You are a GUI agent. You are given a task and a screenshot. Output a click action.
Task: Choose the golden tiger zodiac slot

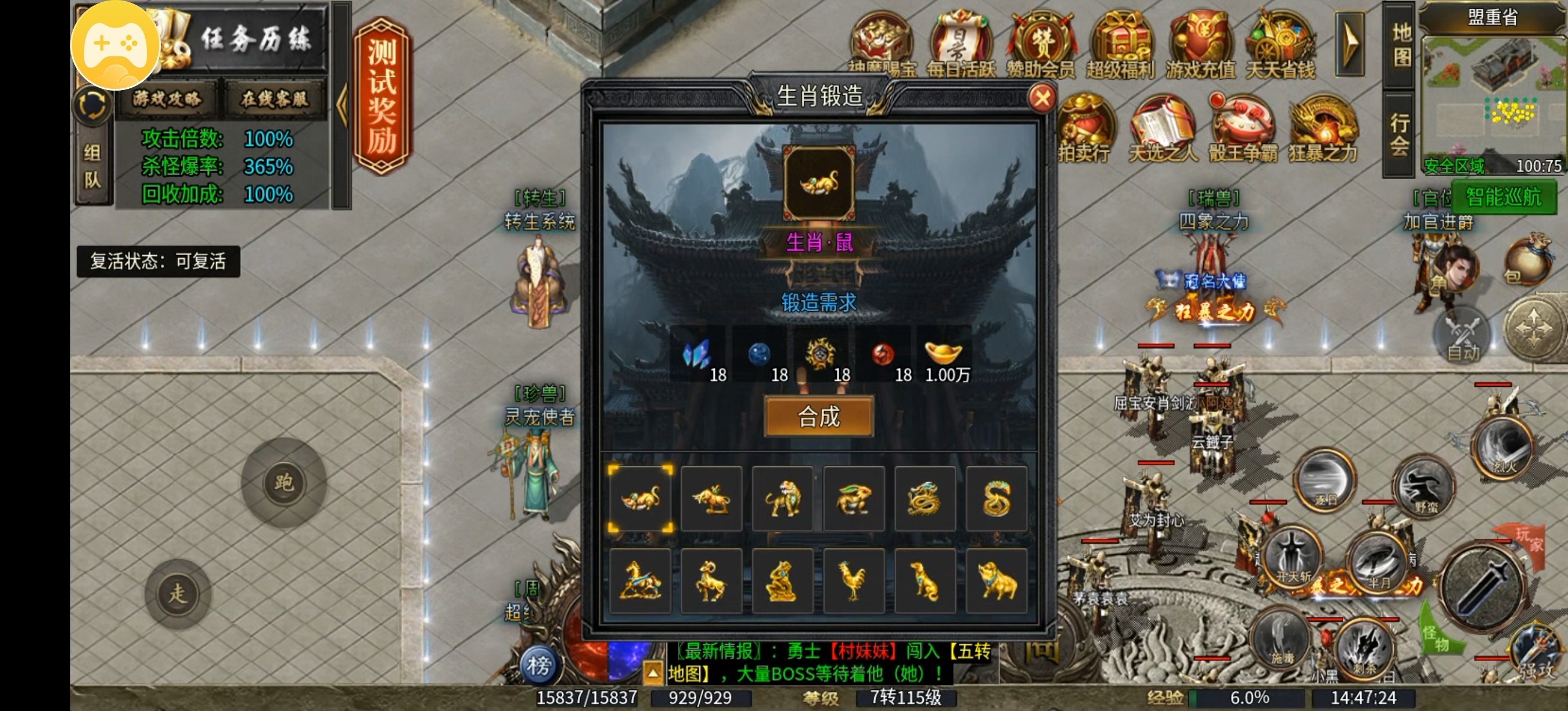coord(782,499)
